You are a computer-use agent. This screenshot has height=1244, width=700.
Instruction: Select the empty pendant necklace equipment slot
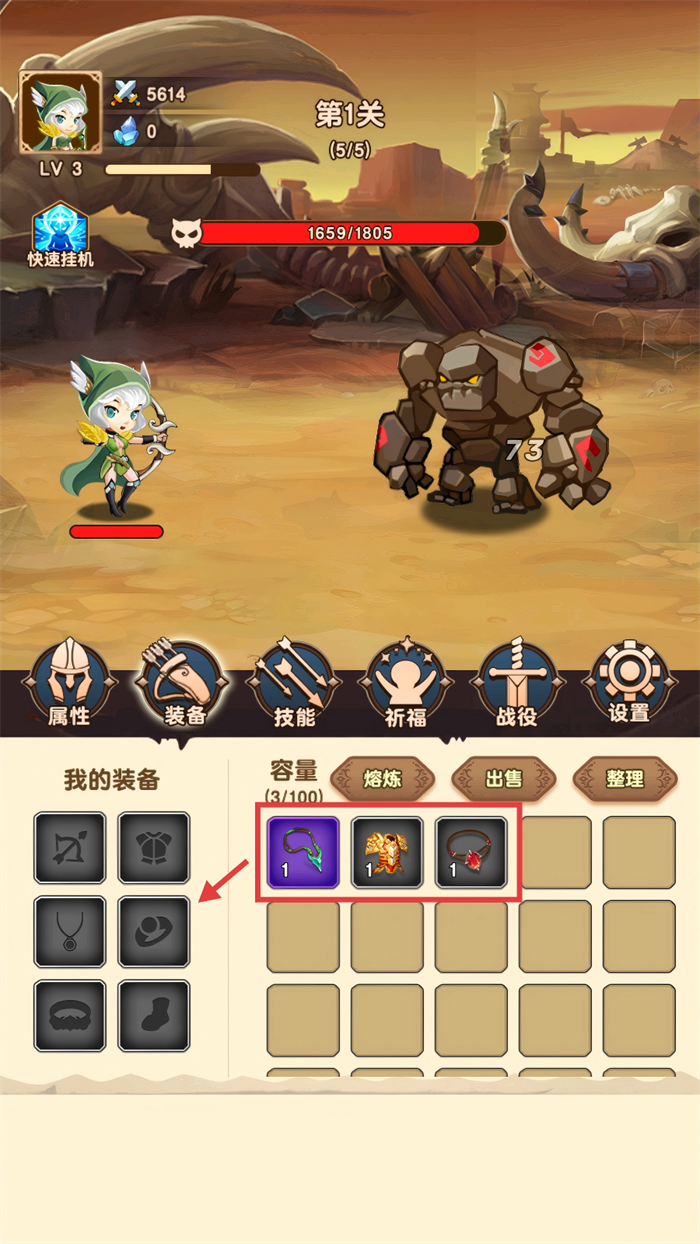point(70,932)
